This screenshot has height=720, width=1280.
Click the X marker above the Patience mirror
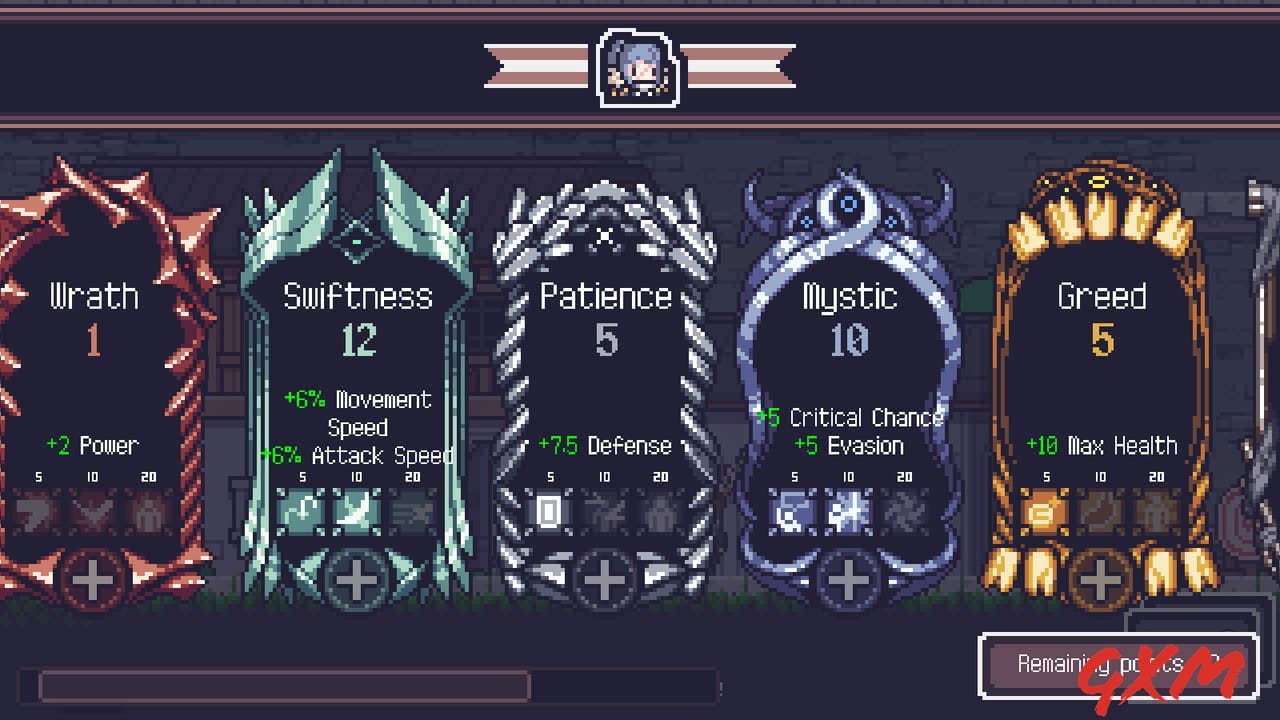604,238
